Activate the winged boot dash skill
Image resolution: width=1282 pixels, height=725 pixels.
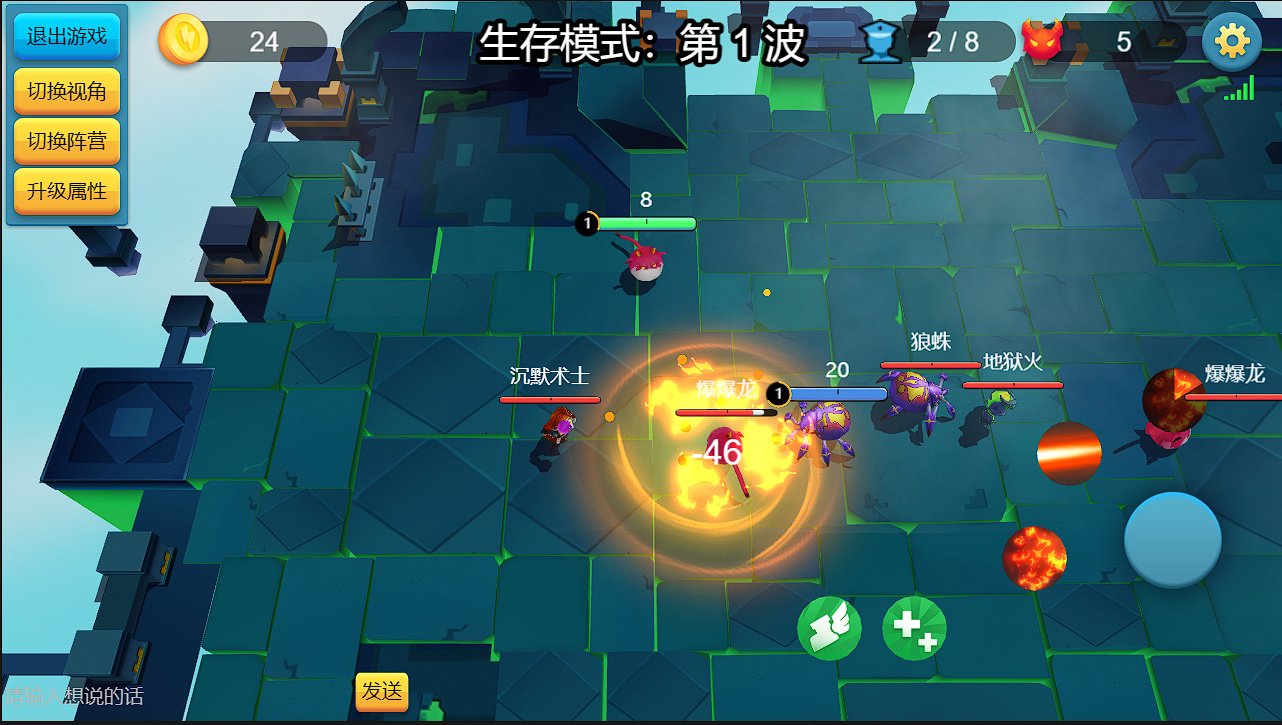pyautogui.click(x=829, y=628)
